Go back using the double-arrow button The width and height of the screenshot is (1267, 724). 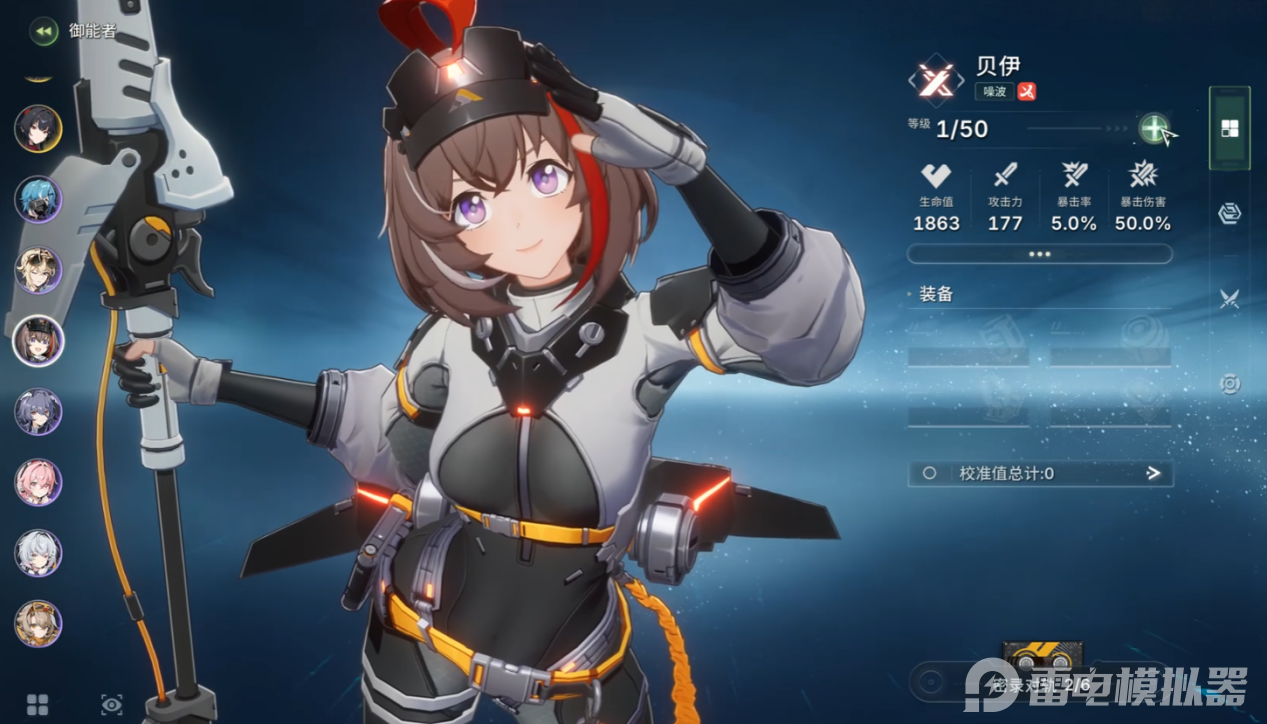point(43,32)
